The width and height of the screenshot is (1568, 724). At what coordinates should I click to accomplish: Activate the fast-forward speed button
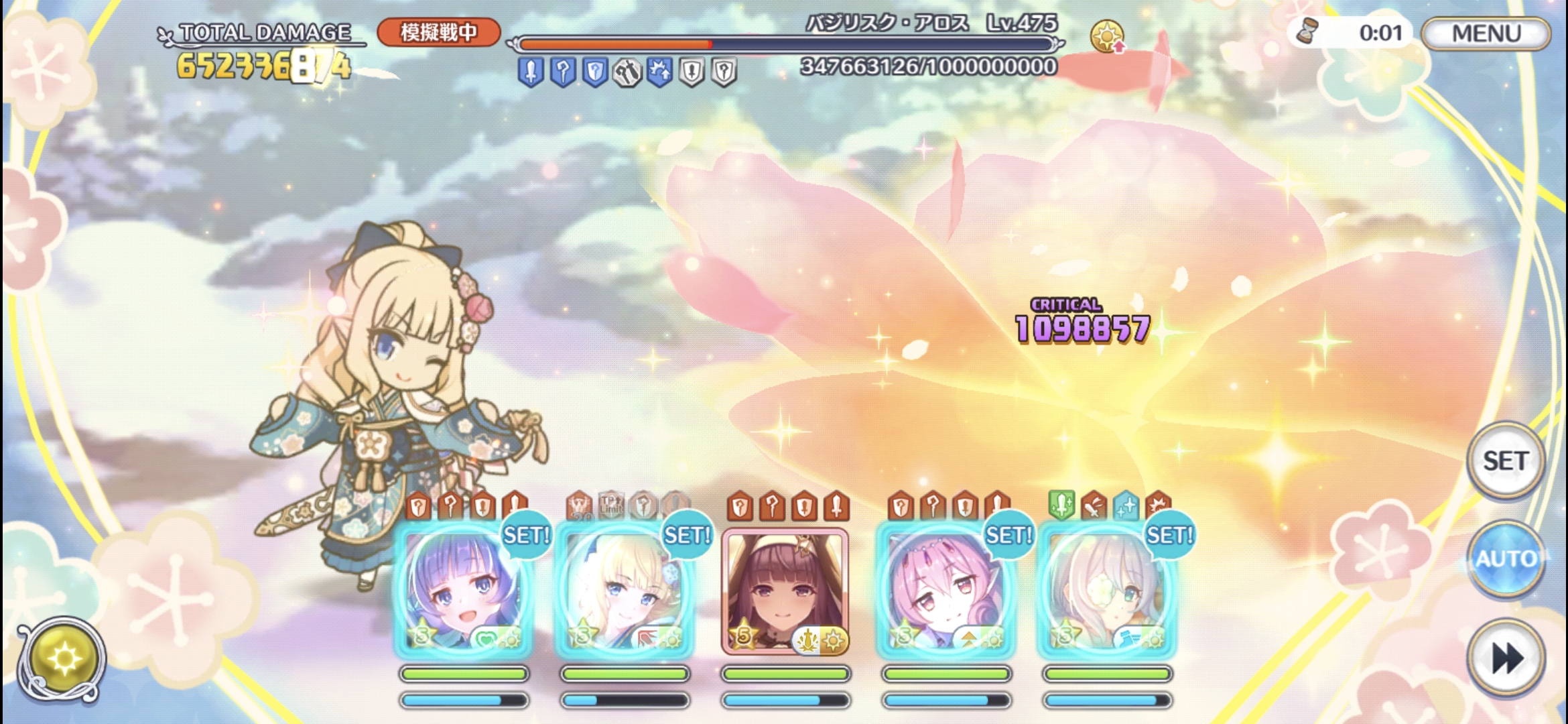click(1505, 658)
